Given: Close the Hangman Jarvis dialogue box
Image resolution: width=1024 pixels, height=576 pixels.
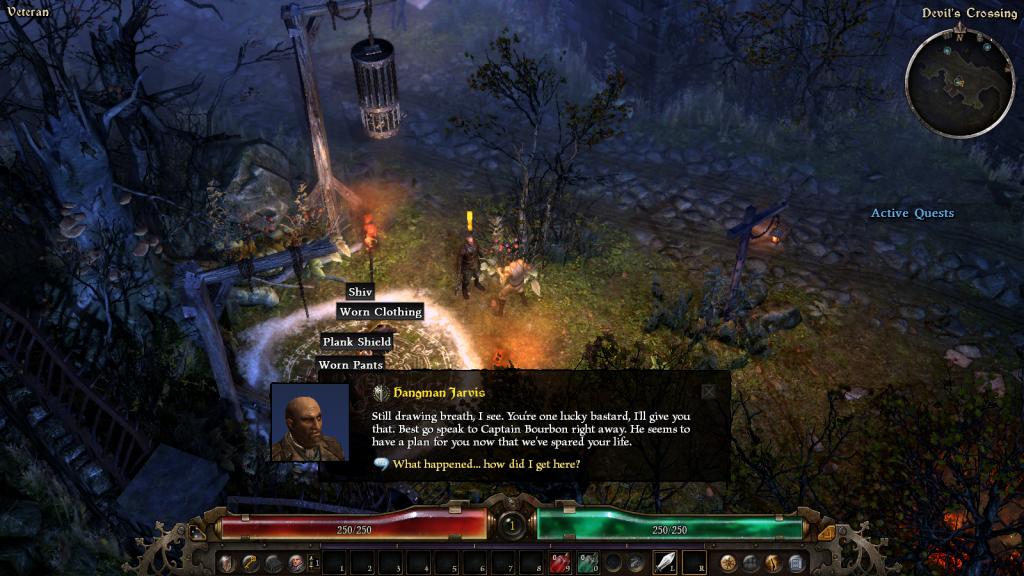Looking at the screenshot, I should click(x=709, y=392).
